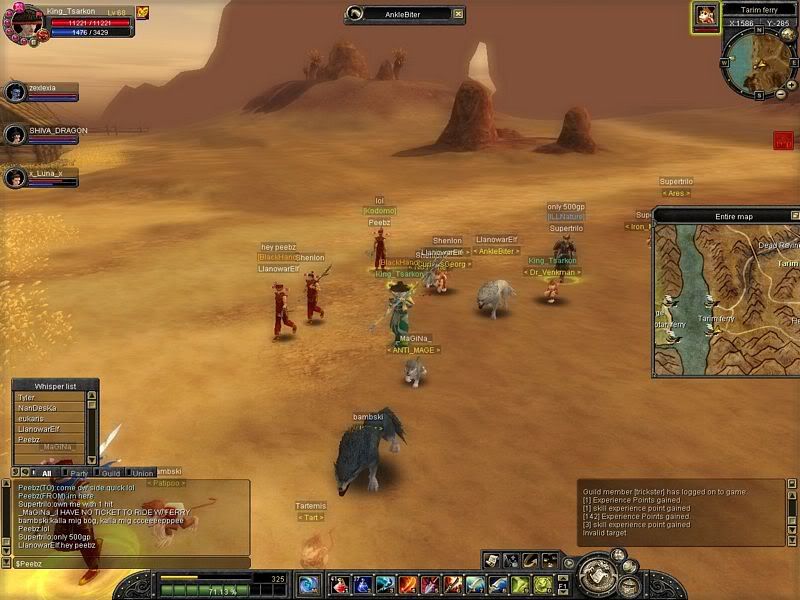Select party member x_Luna_x's portrait
Screen dimensions: 800x600
[x=14, y=177]
